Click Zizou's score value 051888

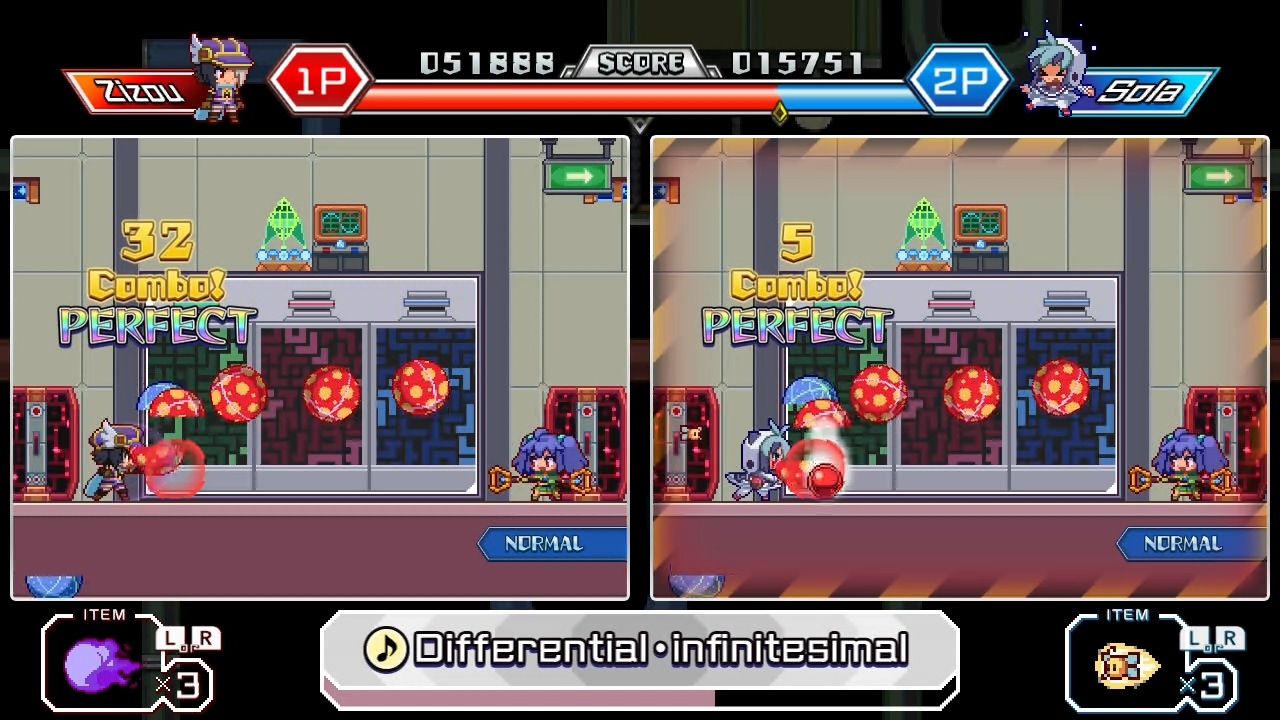pyautogui.click(x=487, y=62)
